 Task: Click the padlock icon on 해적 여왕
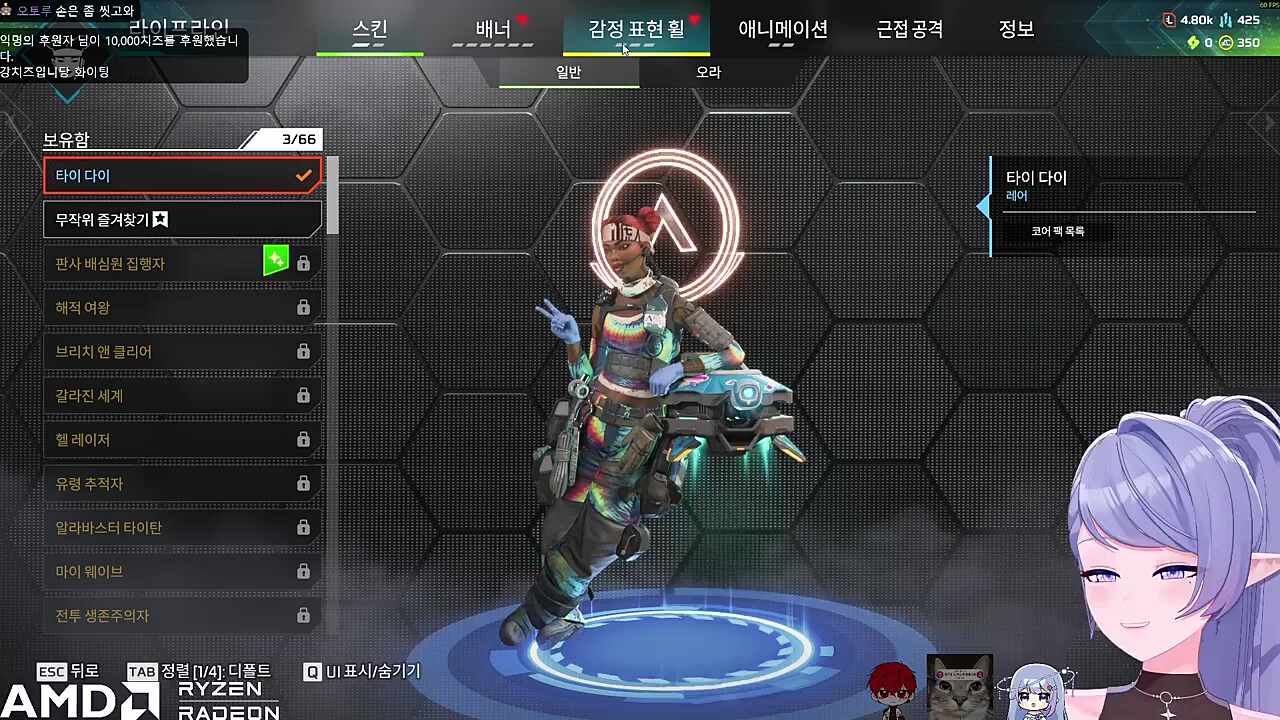tap(303, 307)
